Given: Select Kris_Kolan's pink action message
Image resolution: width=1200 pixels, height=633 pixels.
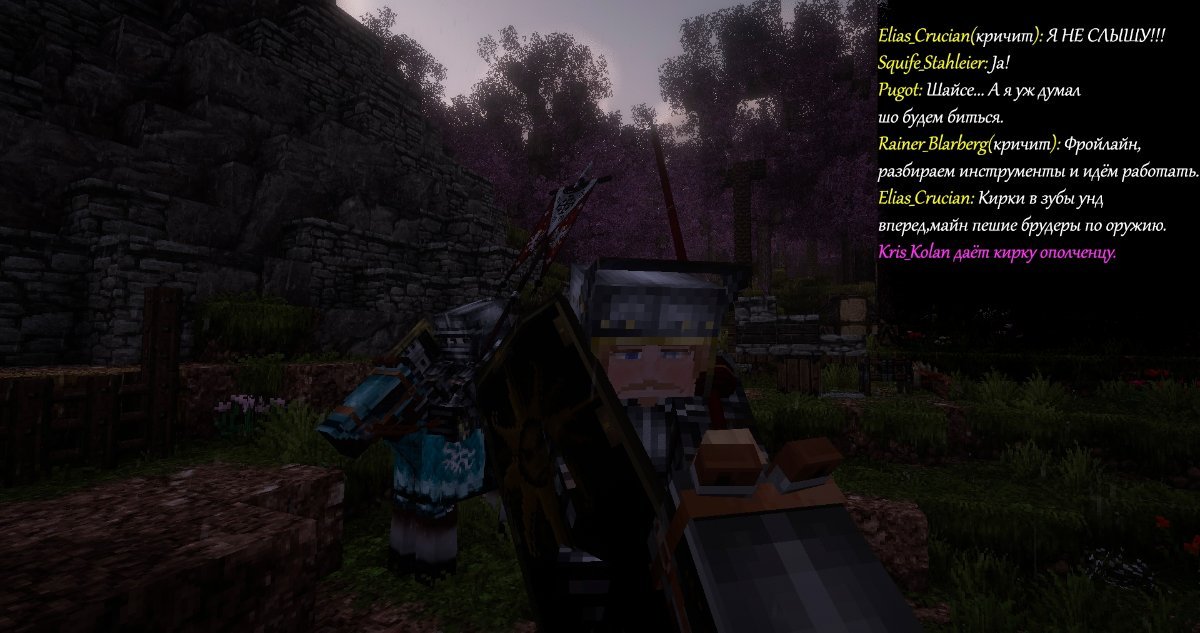Looking at the screenshot, I should [996, 253].
